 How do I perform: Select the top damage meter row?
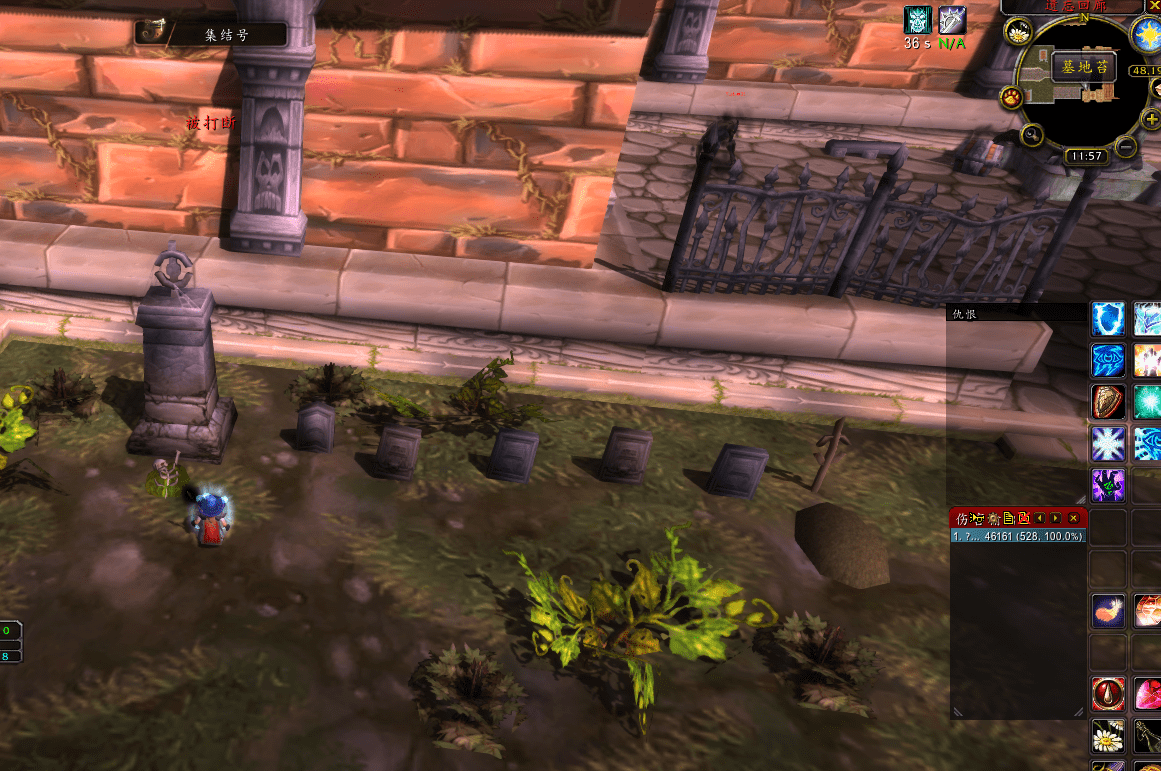click(x=1017, y=537)
